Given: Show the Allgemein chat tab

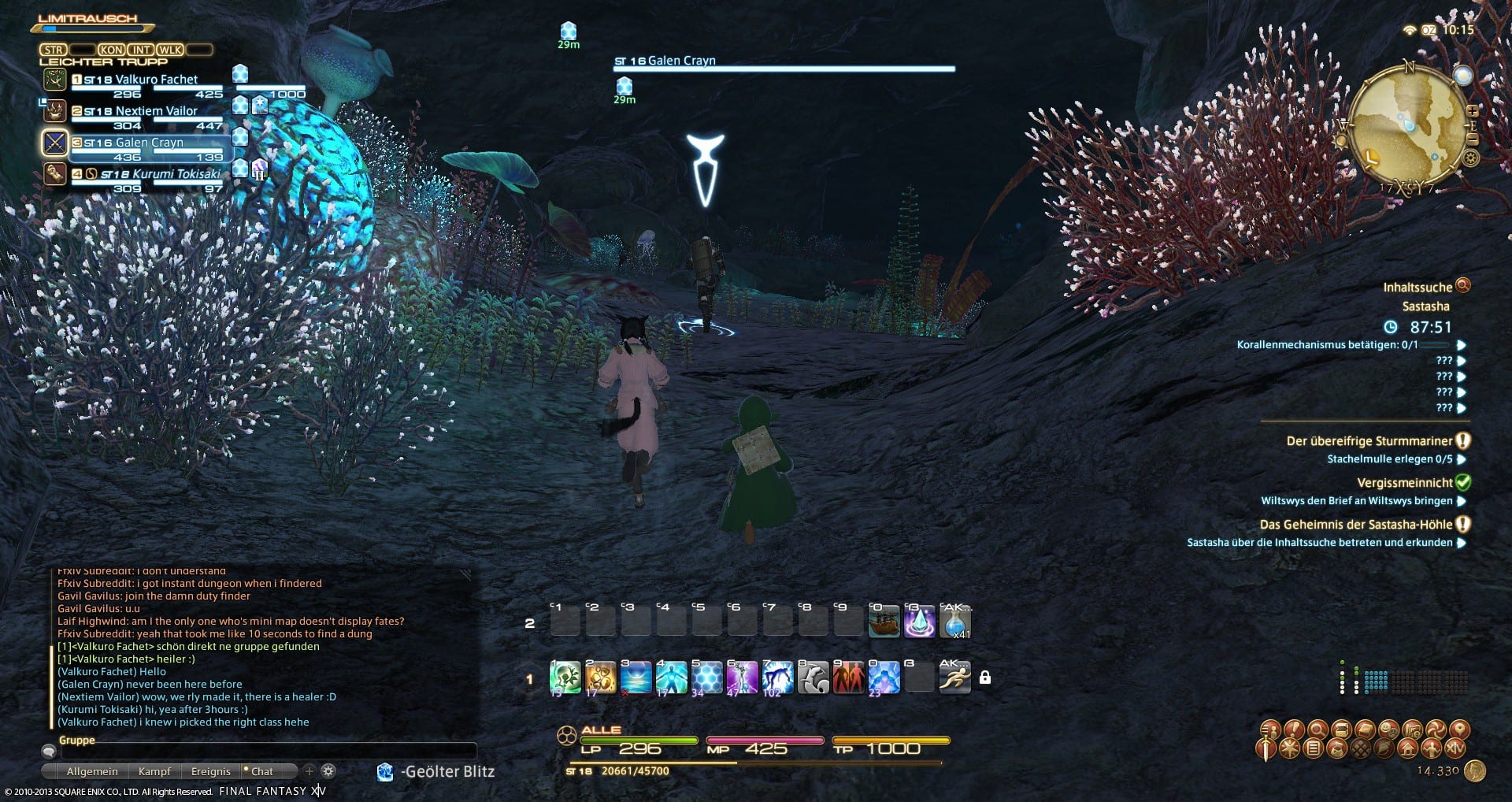Looking at the screenshot, I should click(92, 771).
